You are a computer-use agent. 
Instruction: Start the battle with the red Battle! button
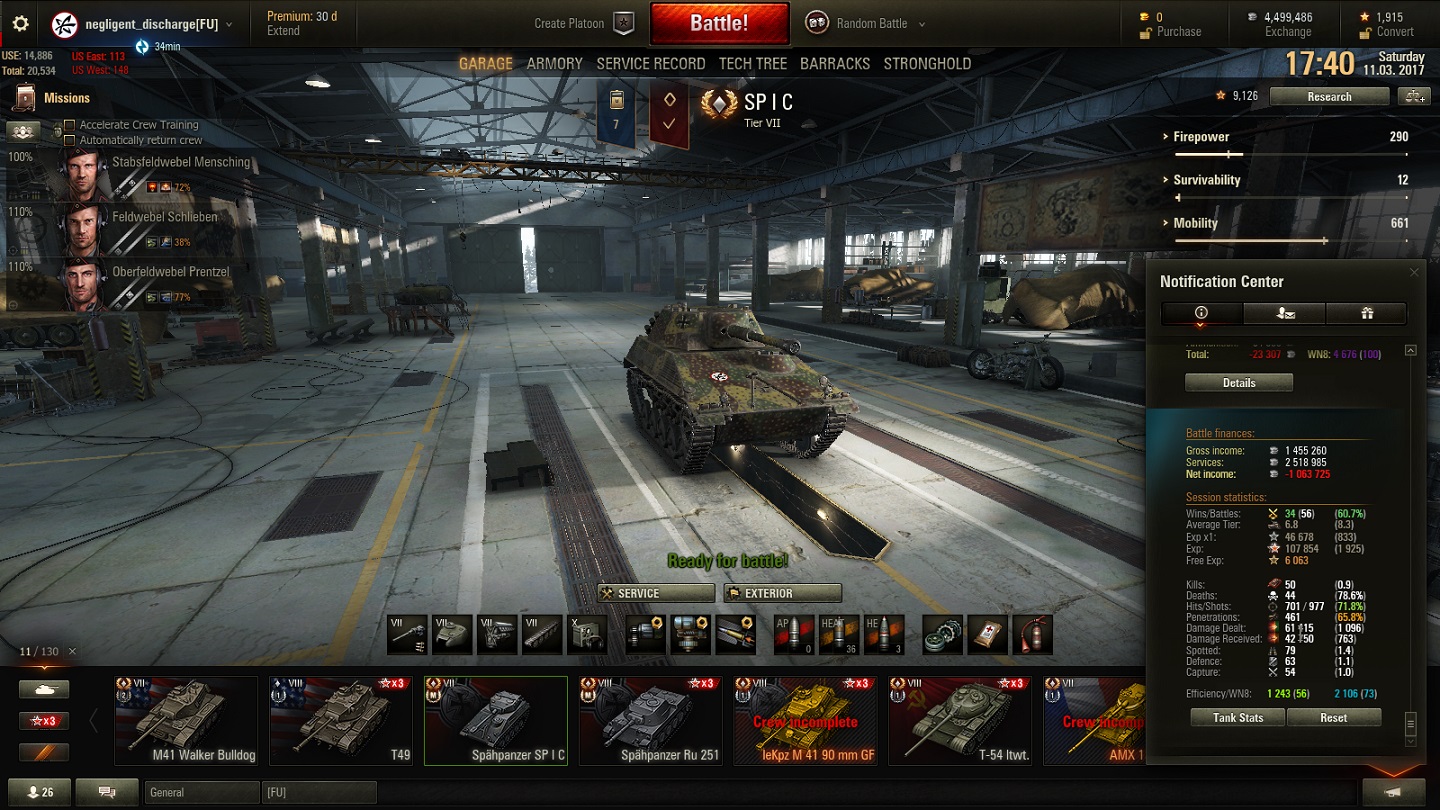coord(719,24)
